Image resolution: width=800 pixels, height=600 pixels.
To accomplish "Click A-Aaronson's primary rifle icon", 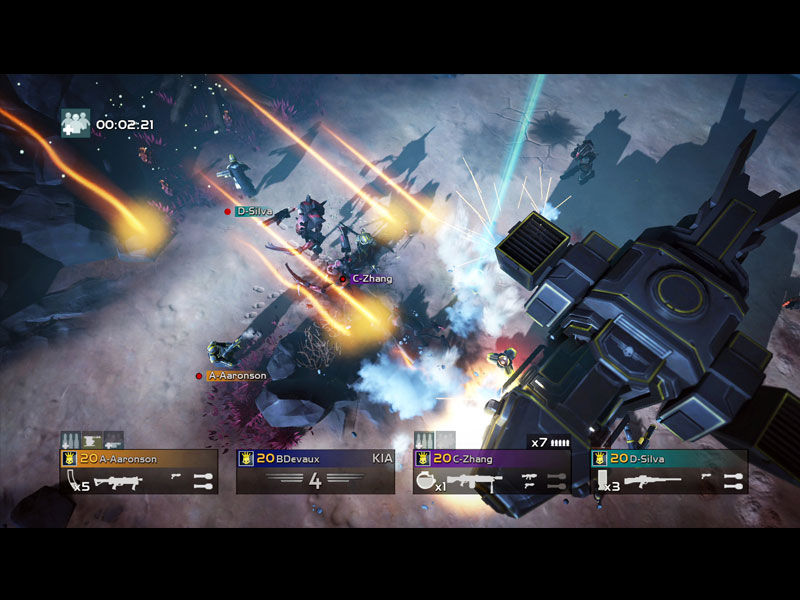I will [x=118, y=483].
